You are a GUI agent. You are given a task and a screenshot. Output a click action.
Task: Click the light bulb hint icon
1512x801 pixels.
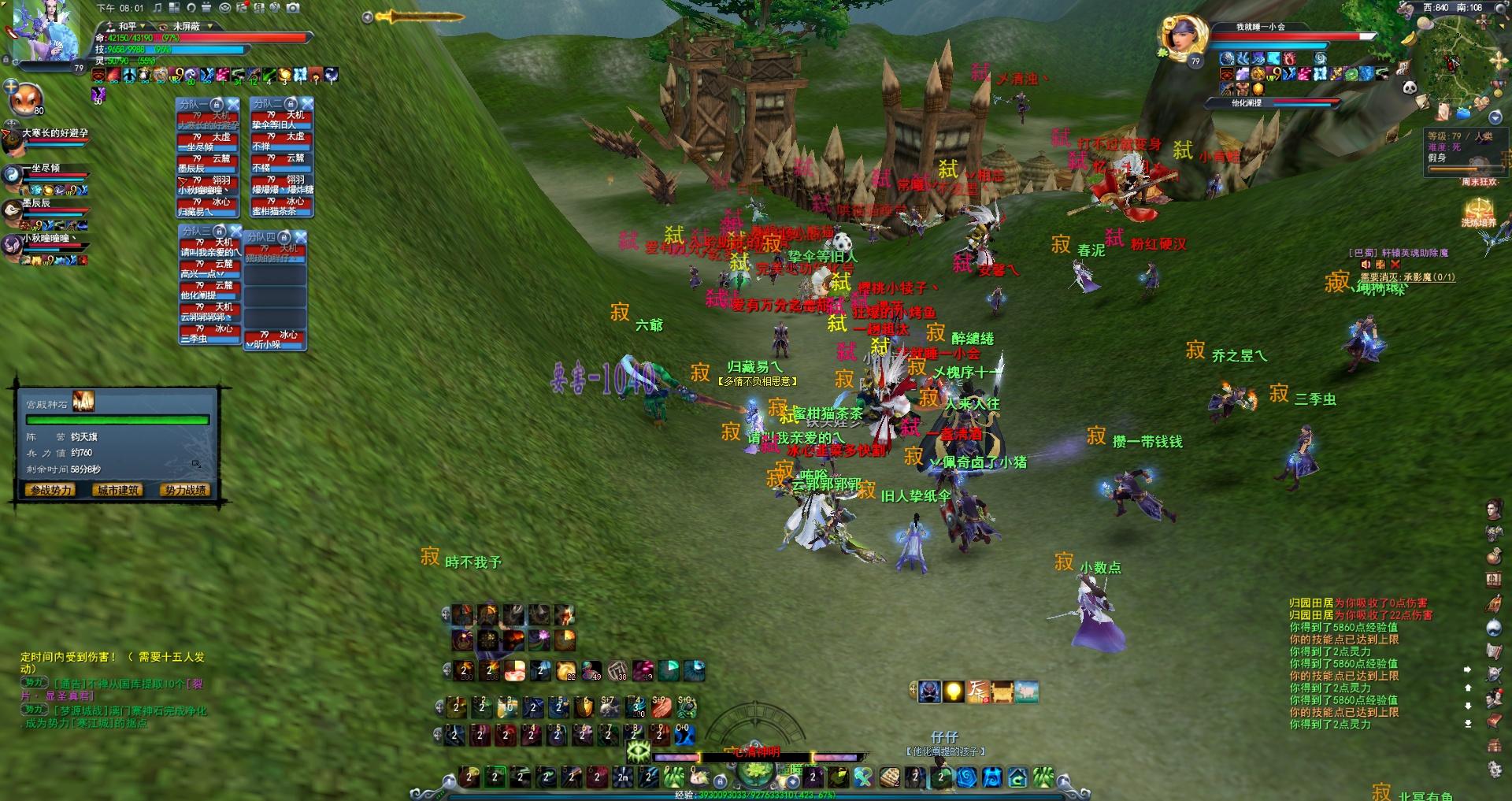(954, 692)
